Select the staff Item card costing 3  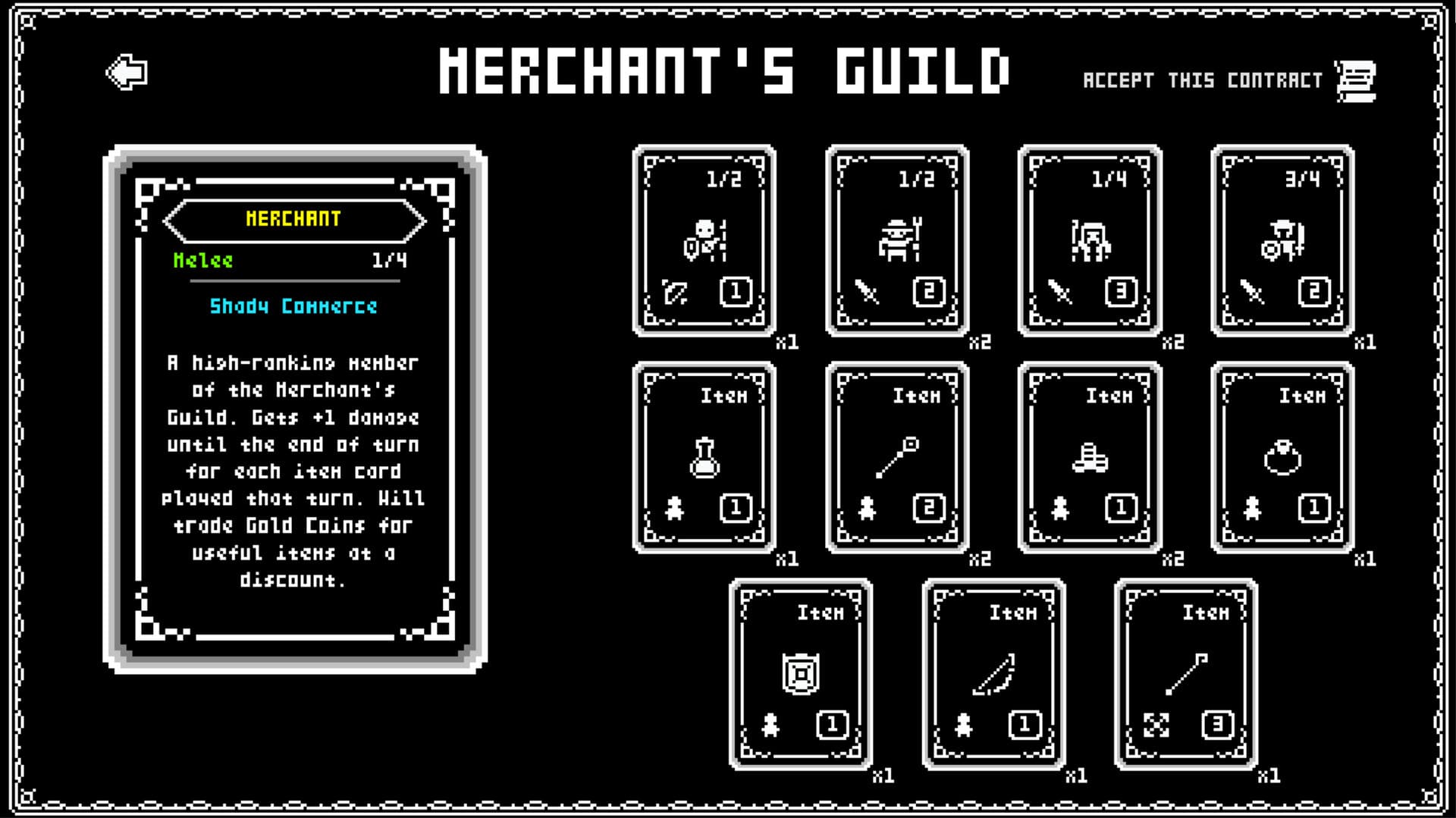point(1187,675)
